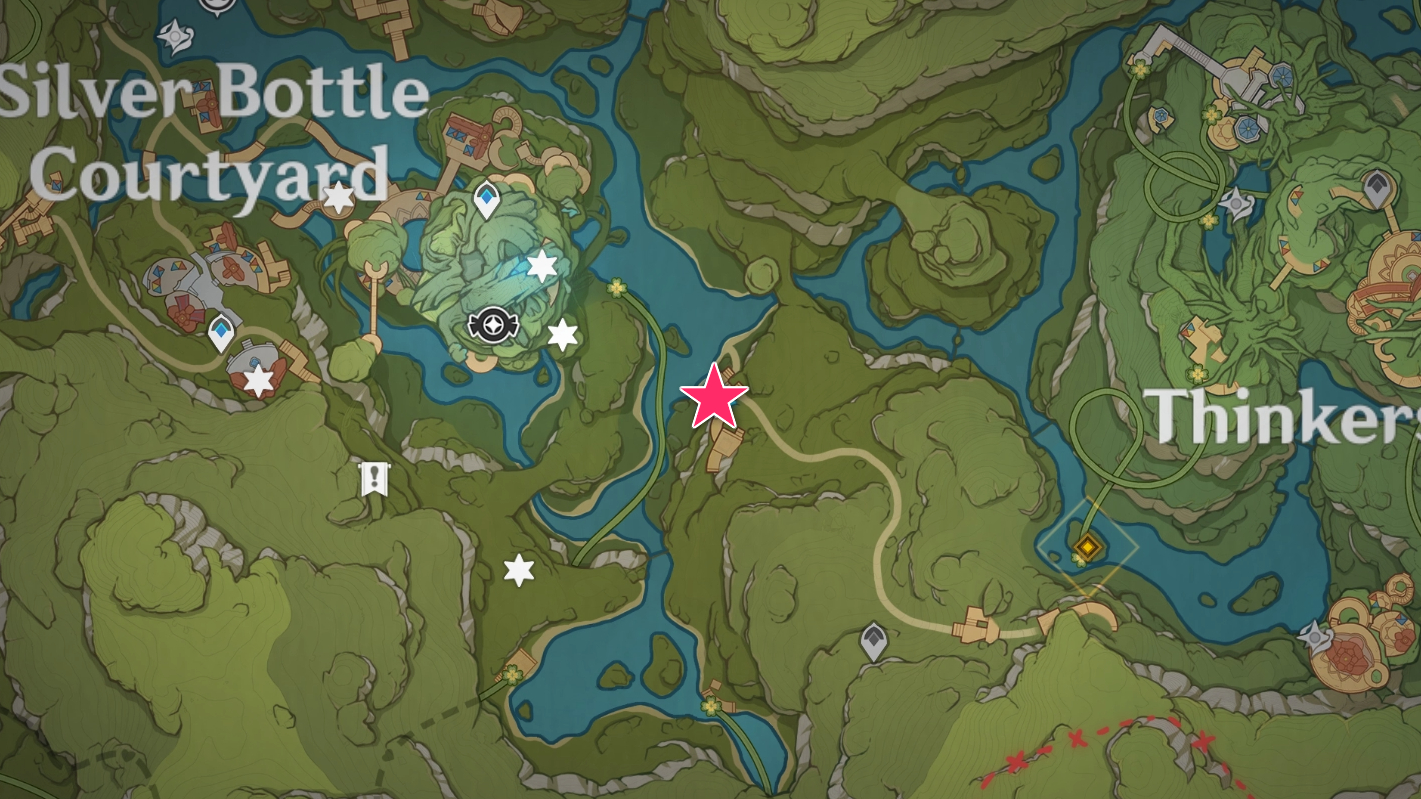Click the teleport waypoint above the giant statue

click(486, 197)
